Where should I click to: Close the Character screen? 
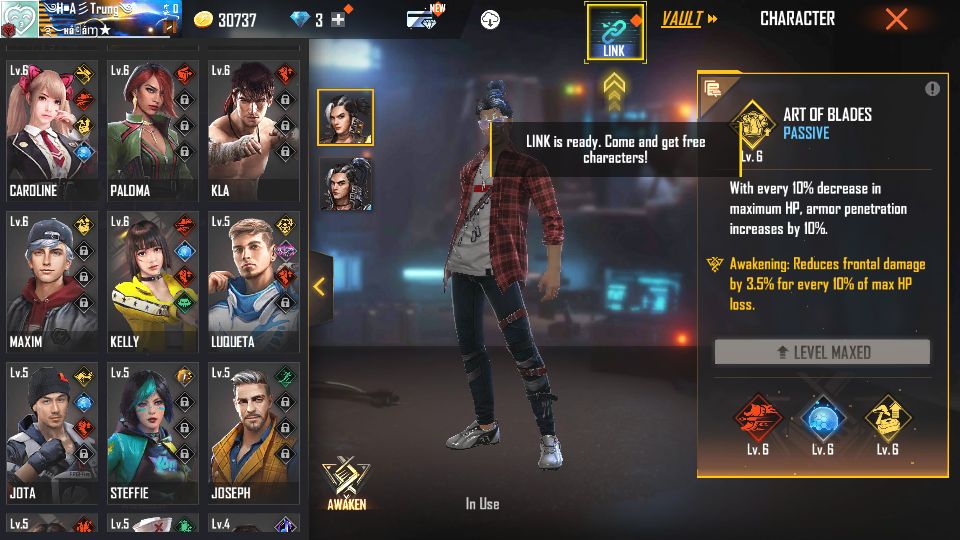click(x=897, y=19)
